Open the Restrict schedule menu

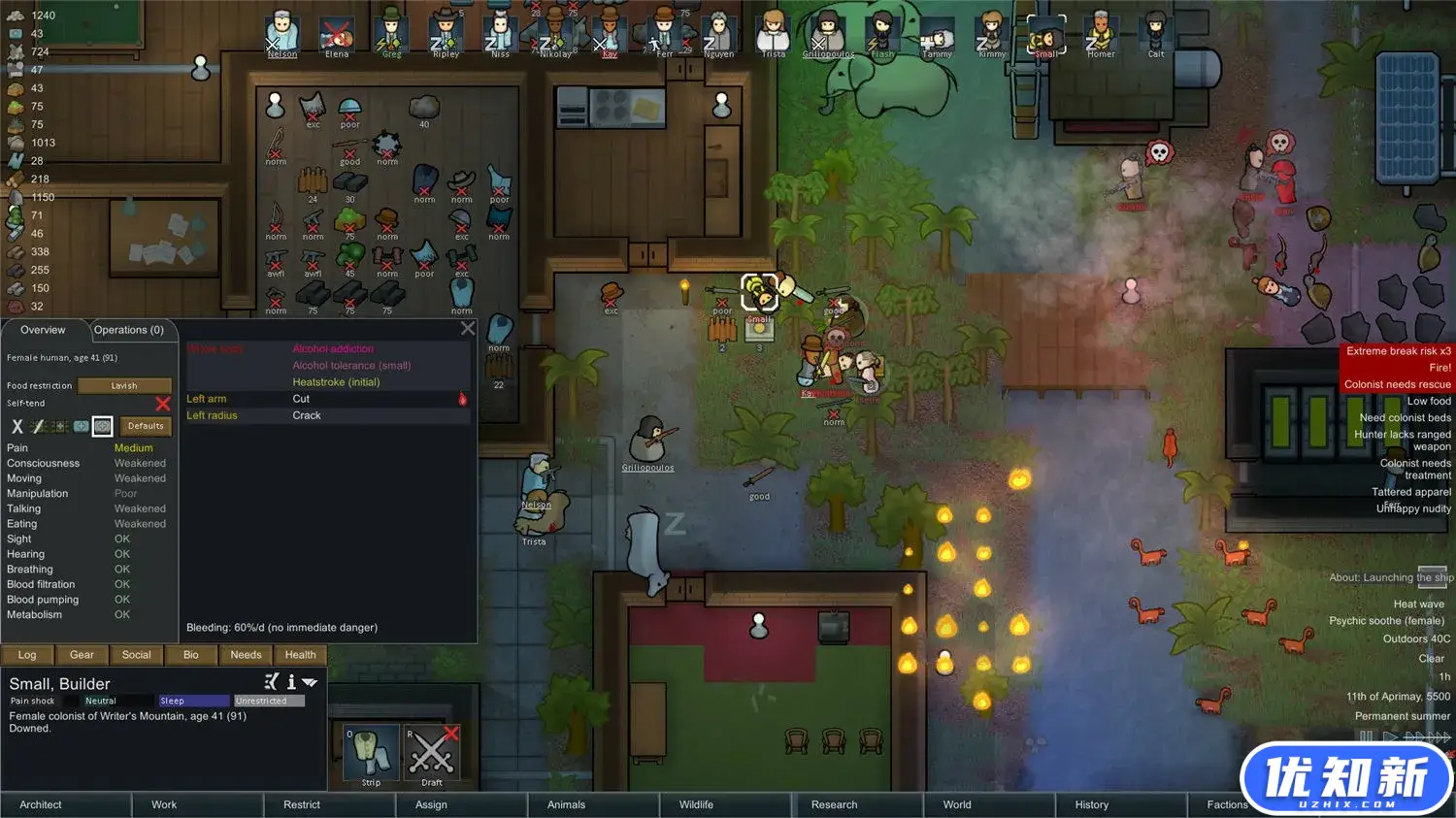tap(302, 804)
